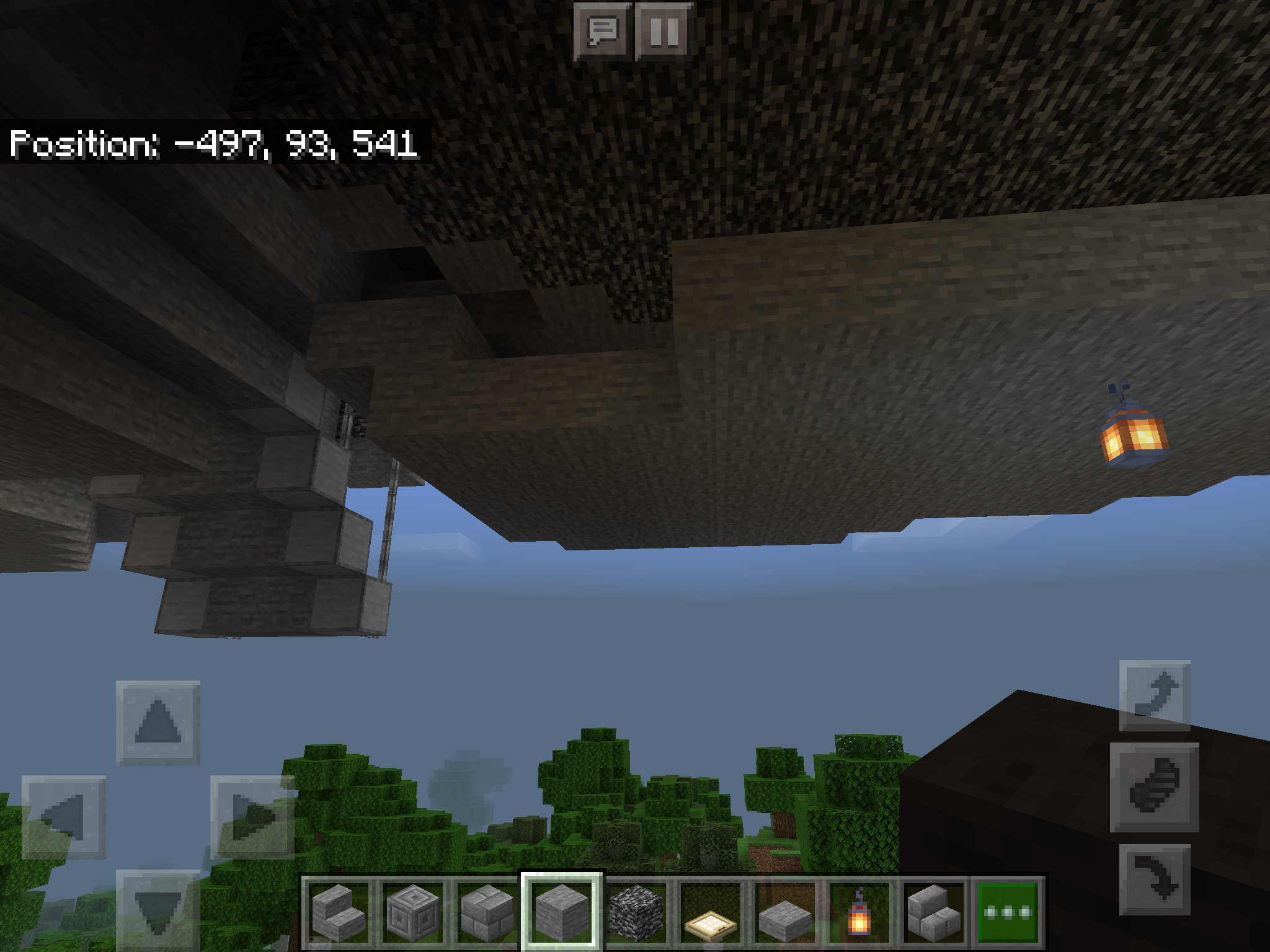Screen dimensions: 1270x952
Task: Tap the fly down arrow button
Action: pyautogui.click(x=1154, y=879)
